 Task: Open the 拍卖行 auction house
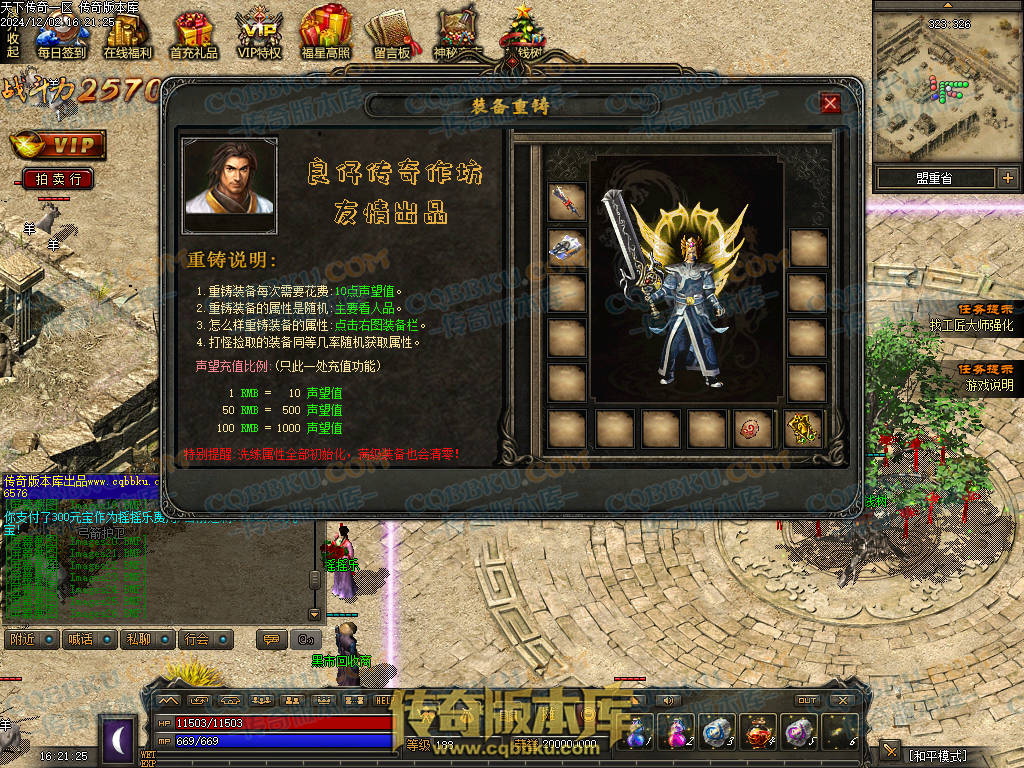[58, 179]
